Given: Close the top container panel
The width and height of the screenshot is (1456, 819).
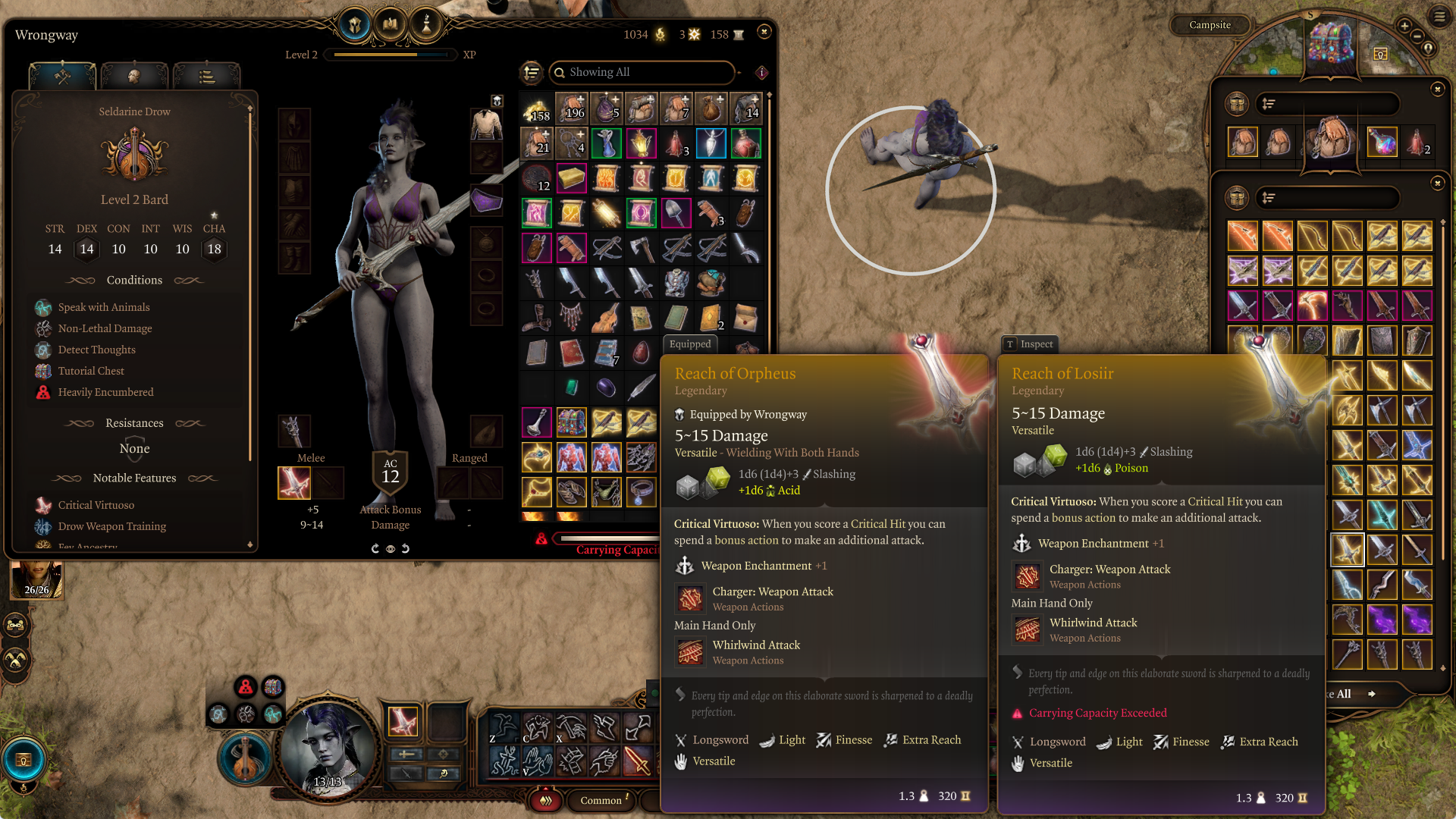Looking at the screenshot, I should tap(1437, 89).
